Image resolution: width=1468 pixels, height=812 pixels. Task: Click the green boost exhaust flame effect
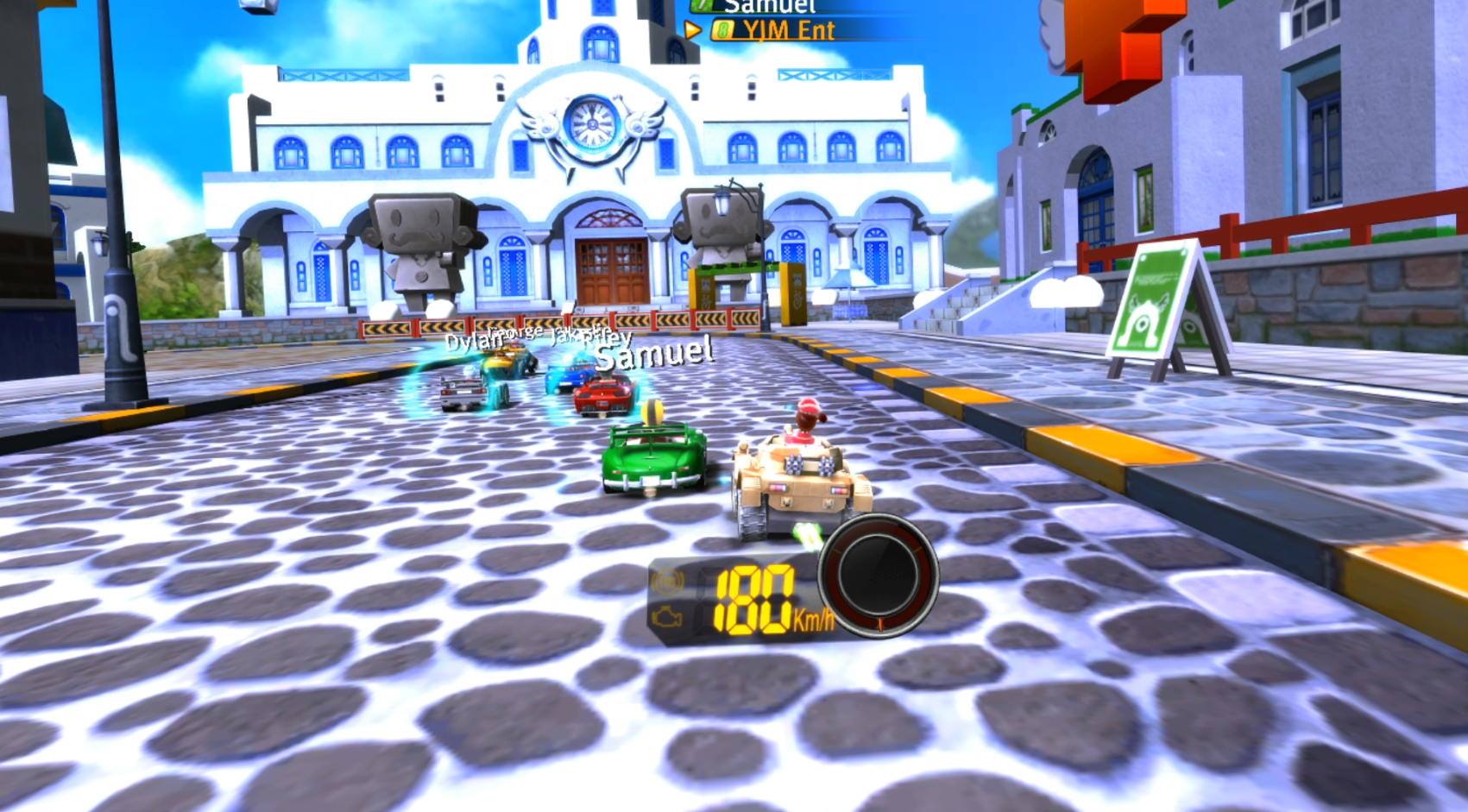click(x=809, y=537)
